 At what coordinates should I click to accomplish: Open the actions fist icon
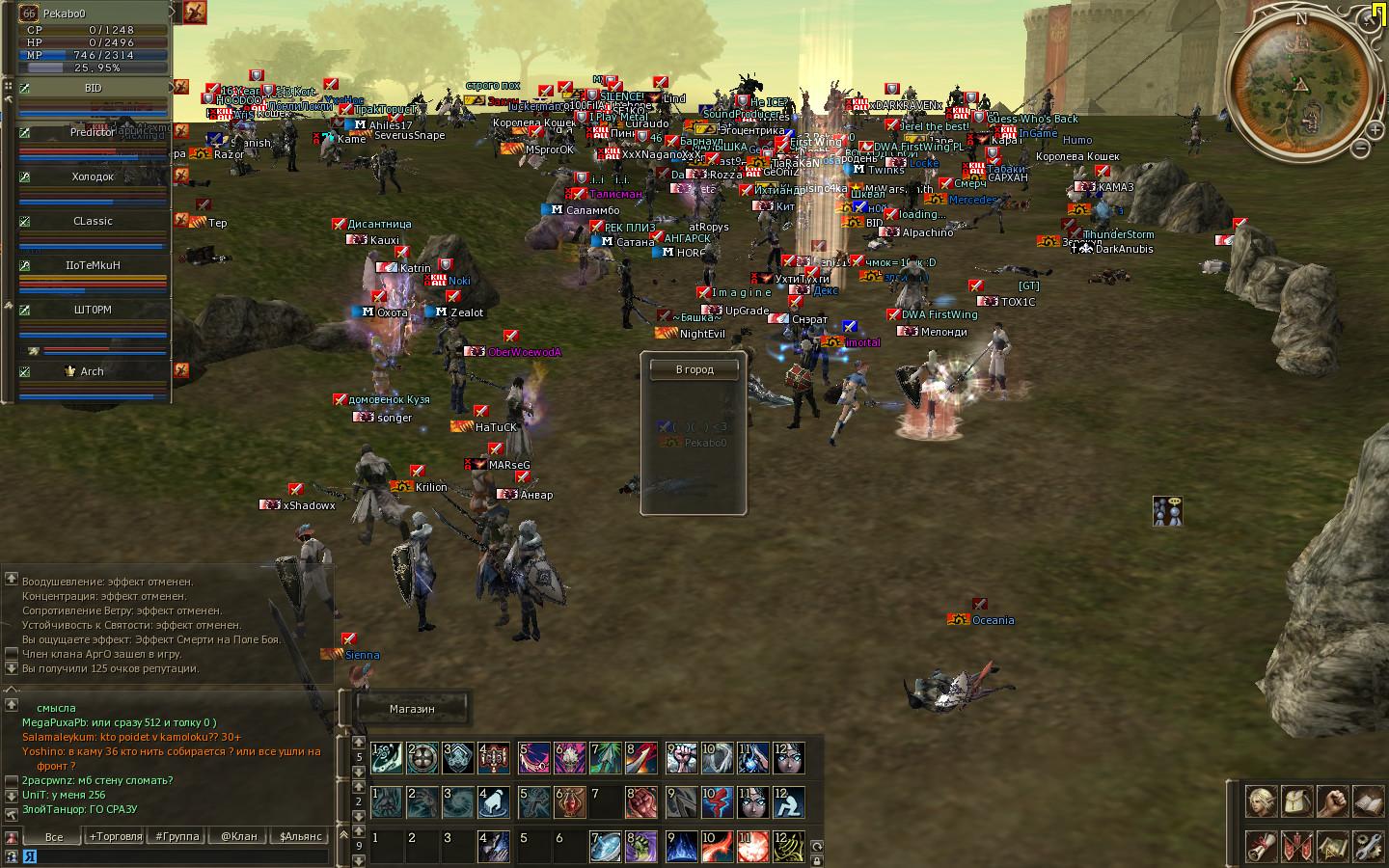(x=1332, y=801)
